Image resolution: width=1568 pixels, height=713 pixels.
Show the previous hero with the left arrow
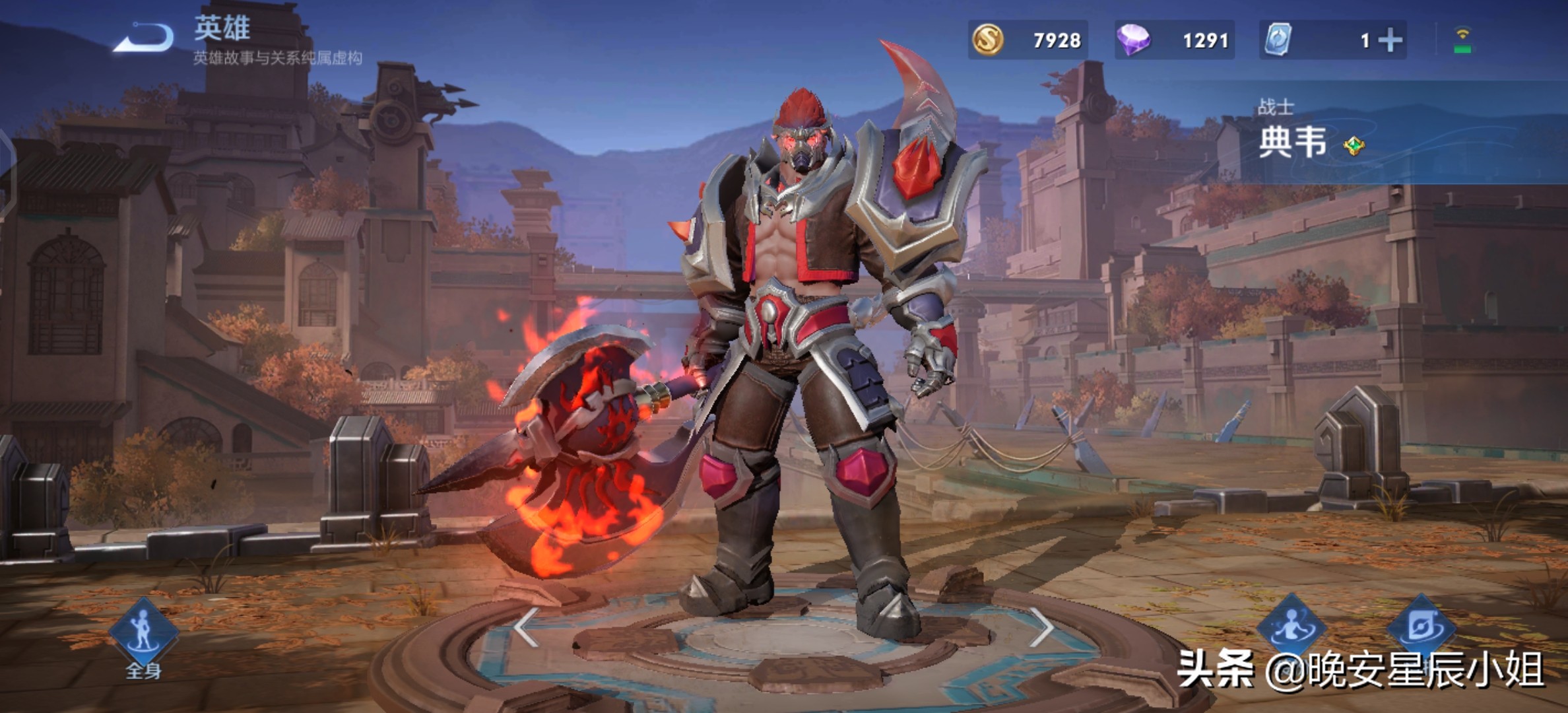[526, 627]
